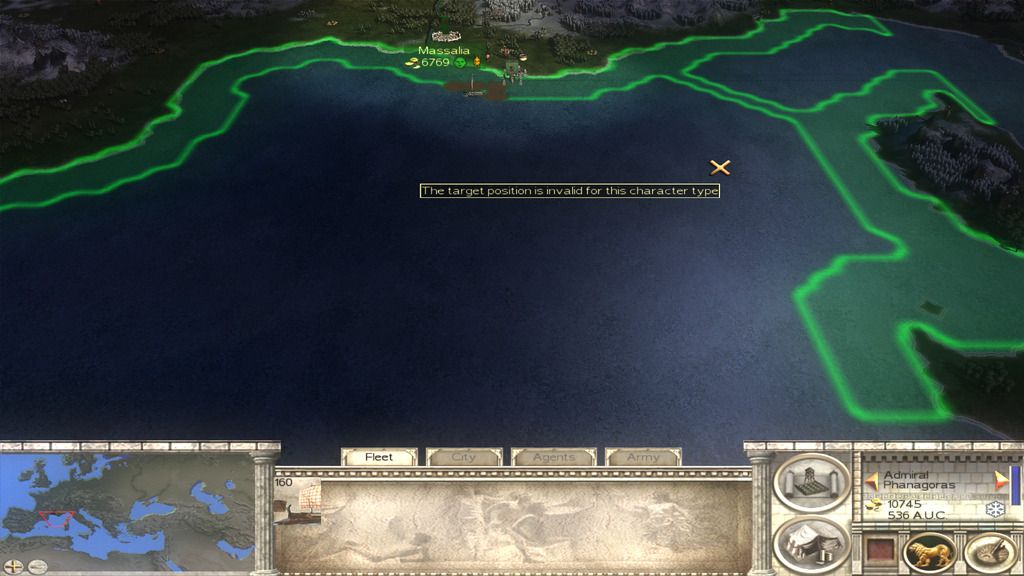Select the Agents tab
Image resolution: width=1024 pixels, height=576 pixels.
click(553, 457)
